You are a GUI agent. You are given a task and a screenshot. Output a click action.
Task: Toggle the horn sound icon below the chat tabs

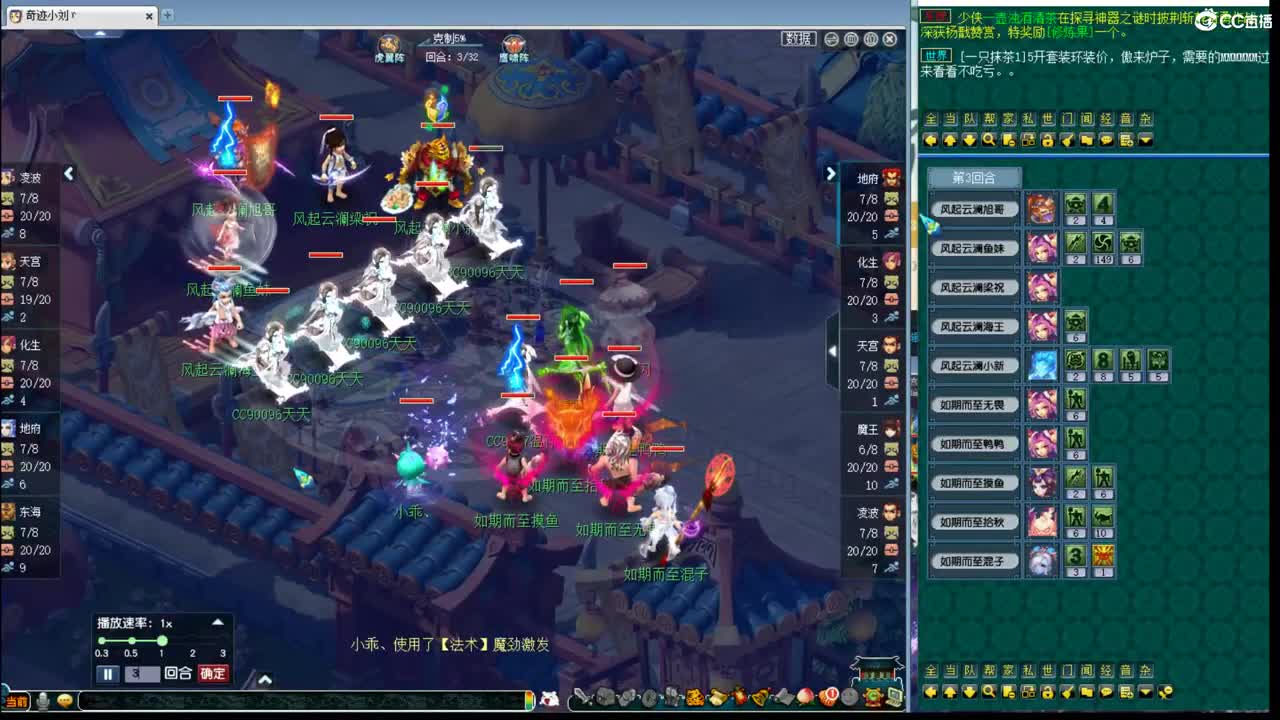1067,141
